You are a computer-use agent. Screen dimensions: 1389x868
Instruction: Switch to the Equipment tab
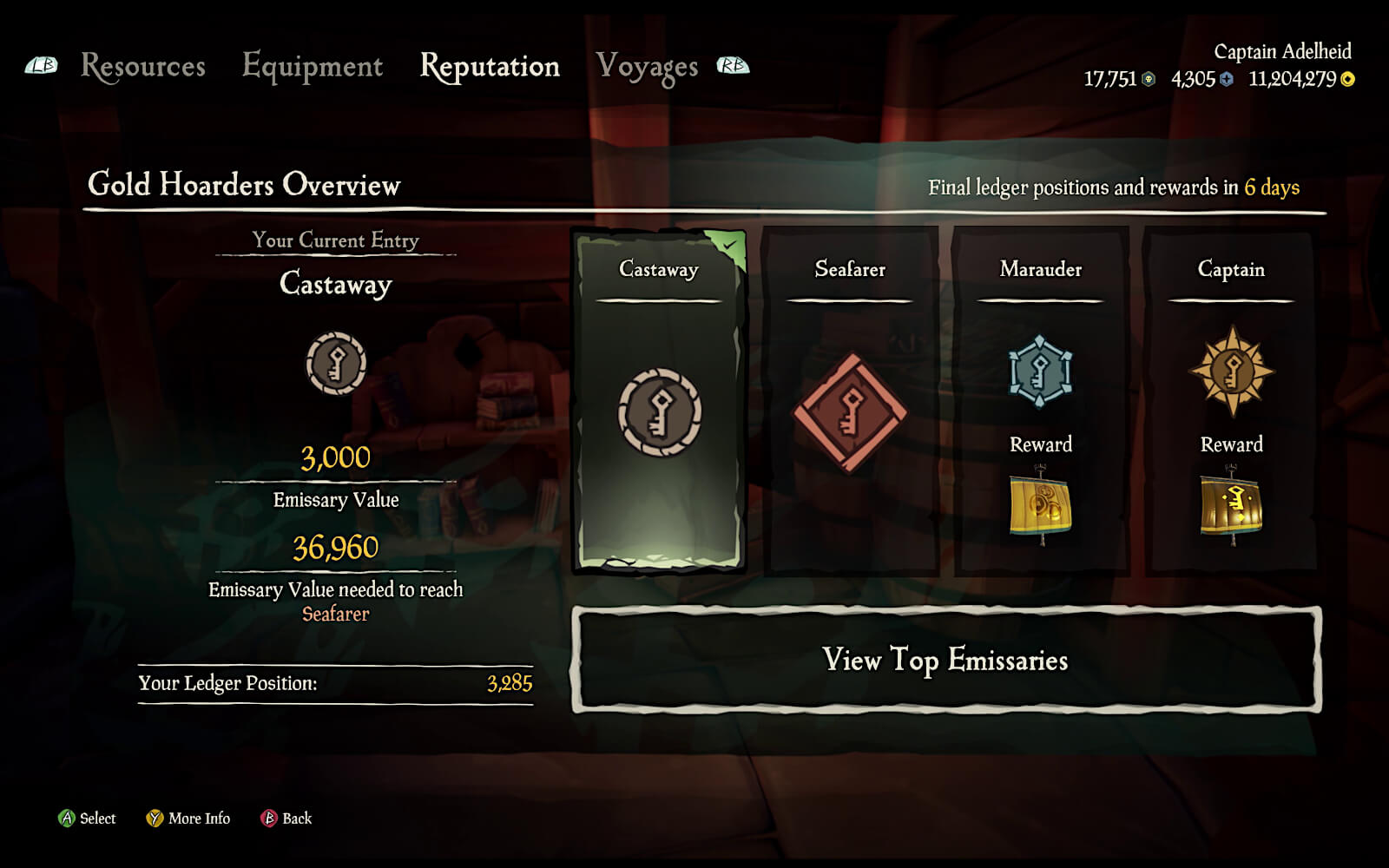click(x=313, y=67)
